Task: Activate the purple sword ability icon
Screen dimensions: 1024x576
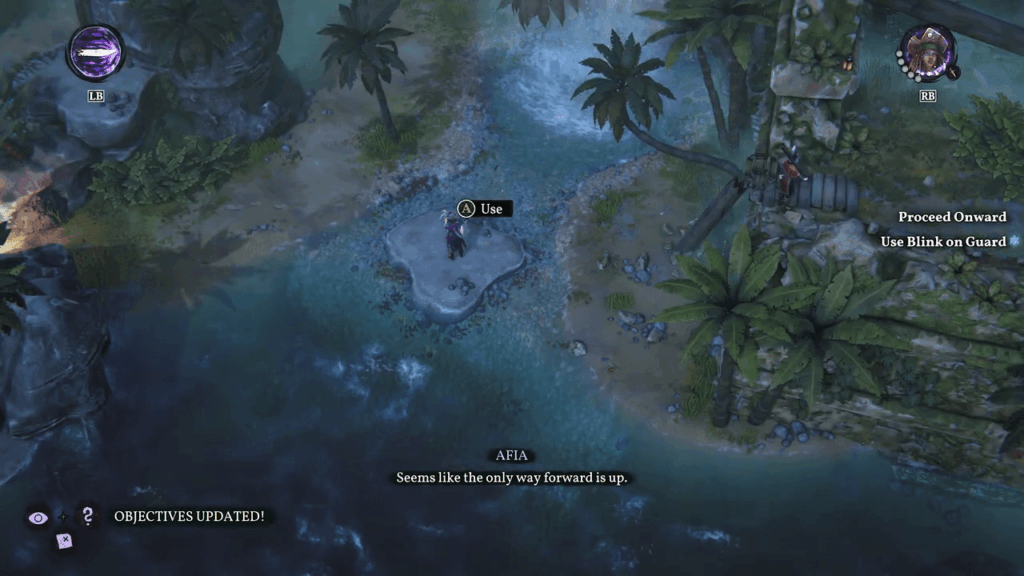Action: click(95, 52)
